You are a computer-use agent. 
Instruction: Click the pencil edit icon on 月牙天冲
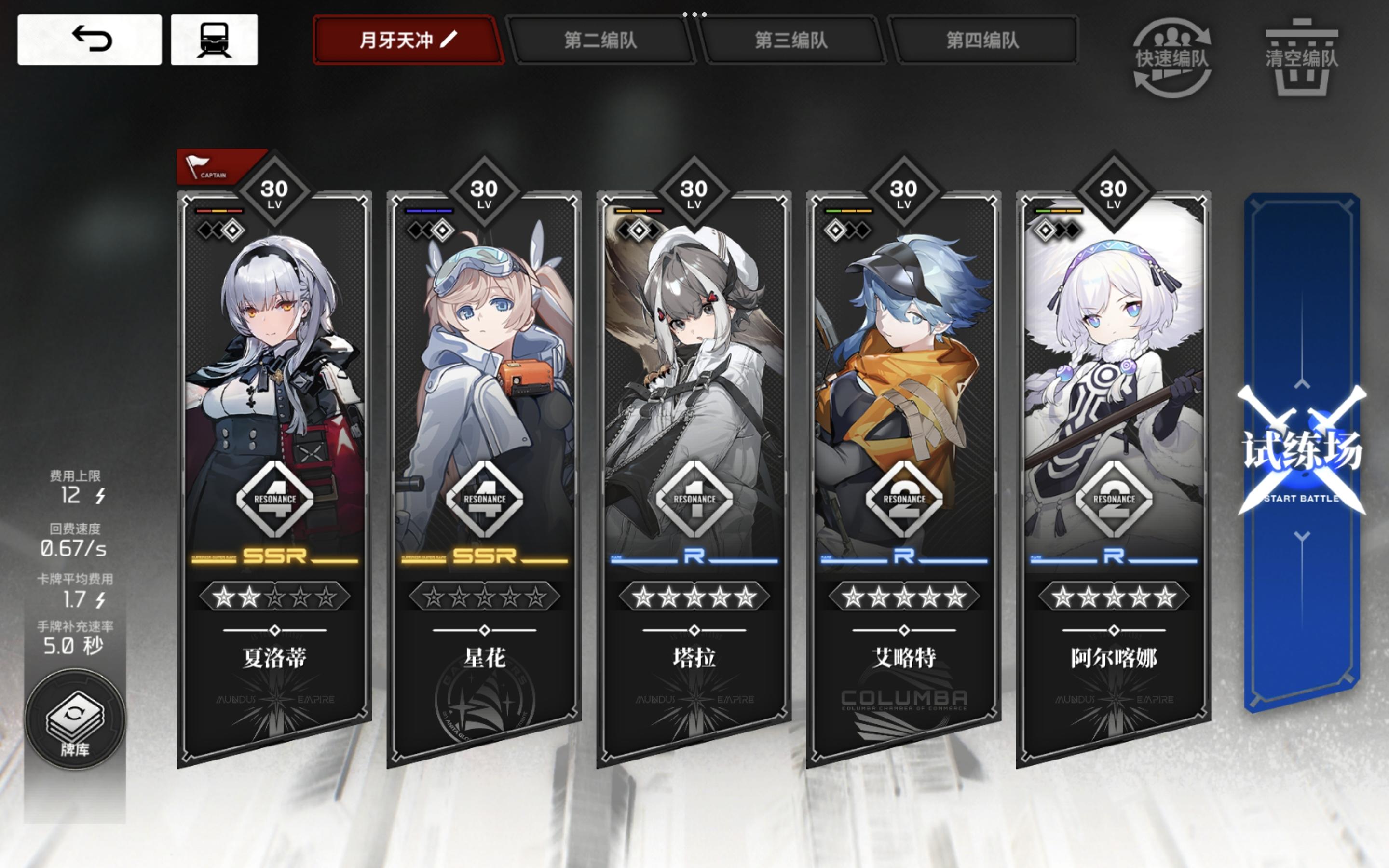[448, 40]
